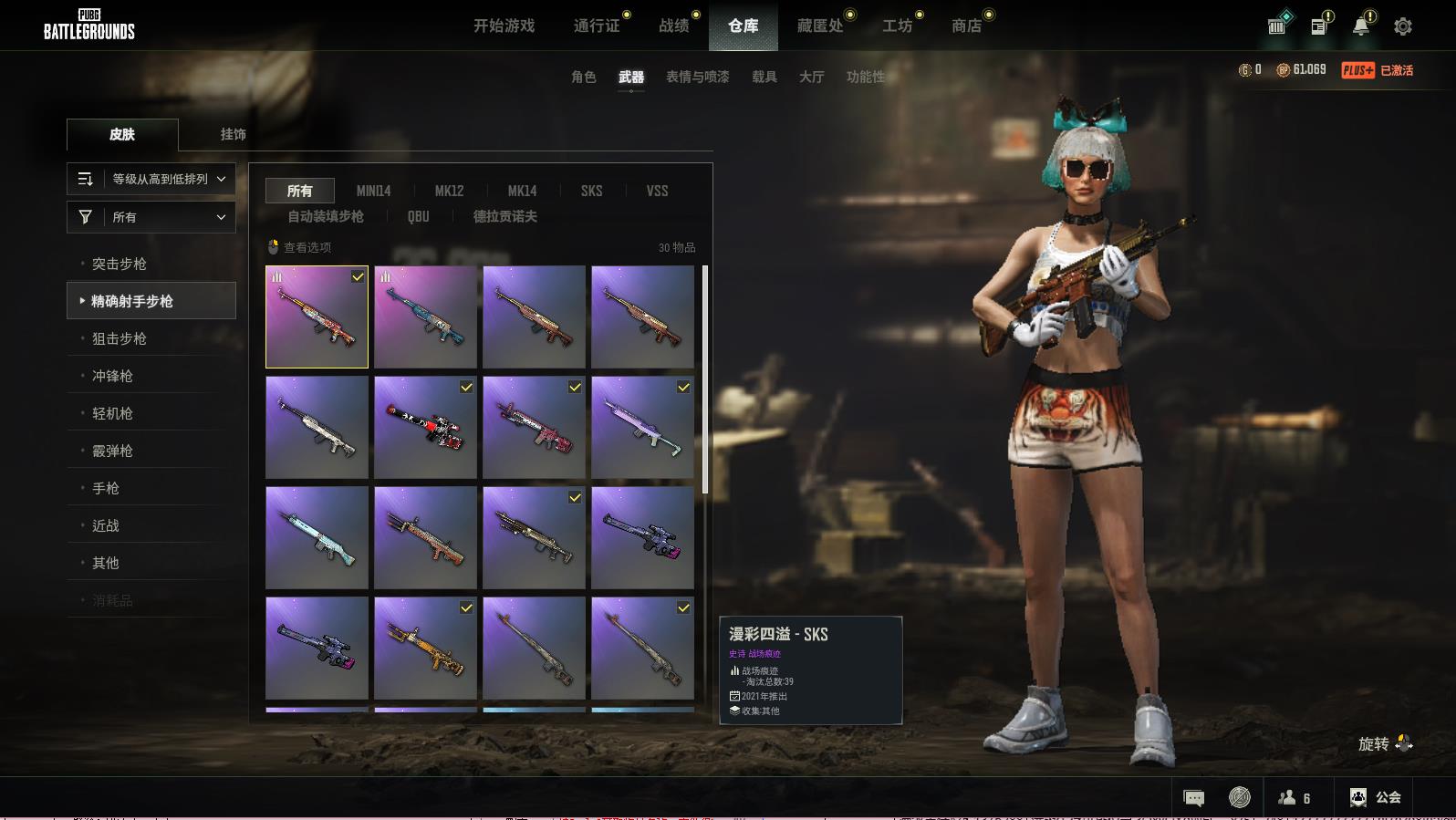The height and width of the screenshot is (820, 1456).
Task: Filter skins by MINI14
Action: [x=373, y=191]
